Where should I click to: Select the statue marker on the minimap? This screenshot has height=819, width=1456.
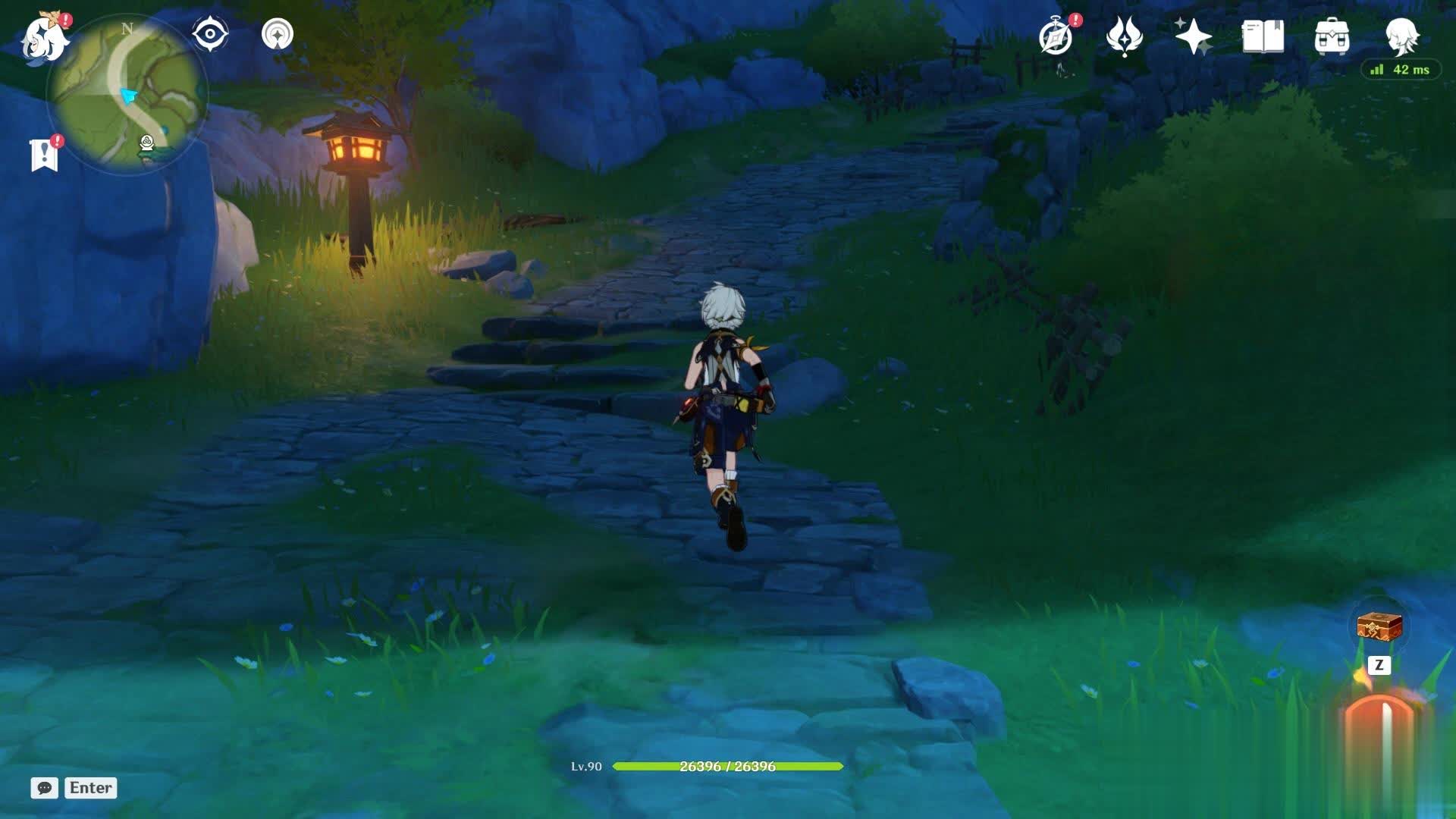[147, 143]
